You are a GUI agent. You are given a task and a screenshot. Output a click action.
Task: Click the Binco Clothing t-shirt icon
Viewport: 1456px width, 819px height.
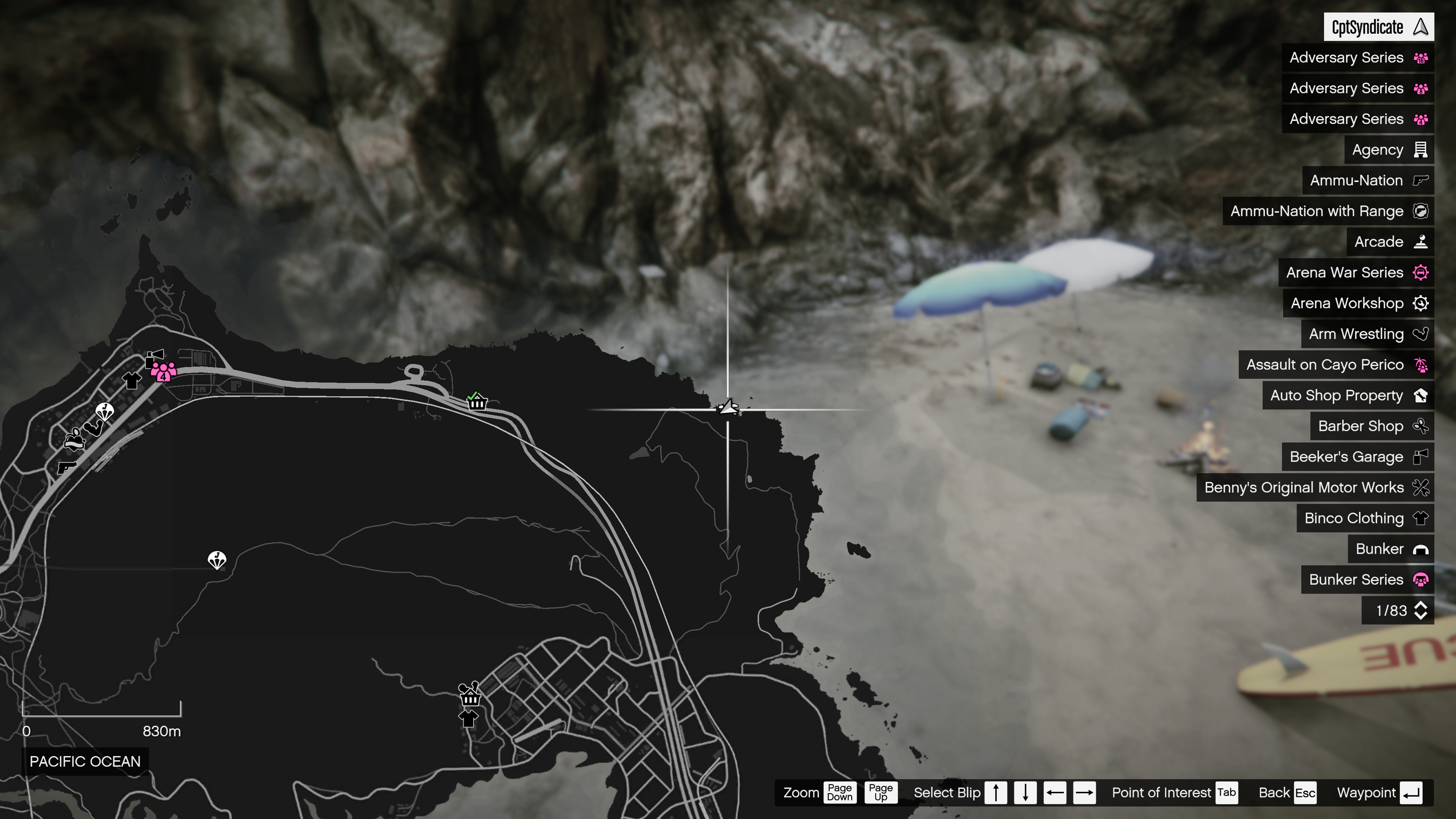[x=1420, y=518]
